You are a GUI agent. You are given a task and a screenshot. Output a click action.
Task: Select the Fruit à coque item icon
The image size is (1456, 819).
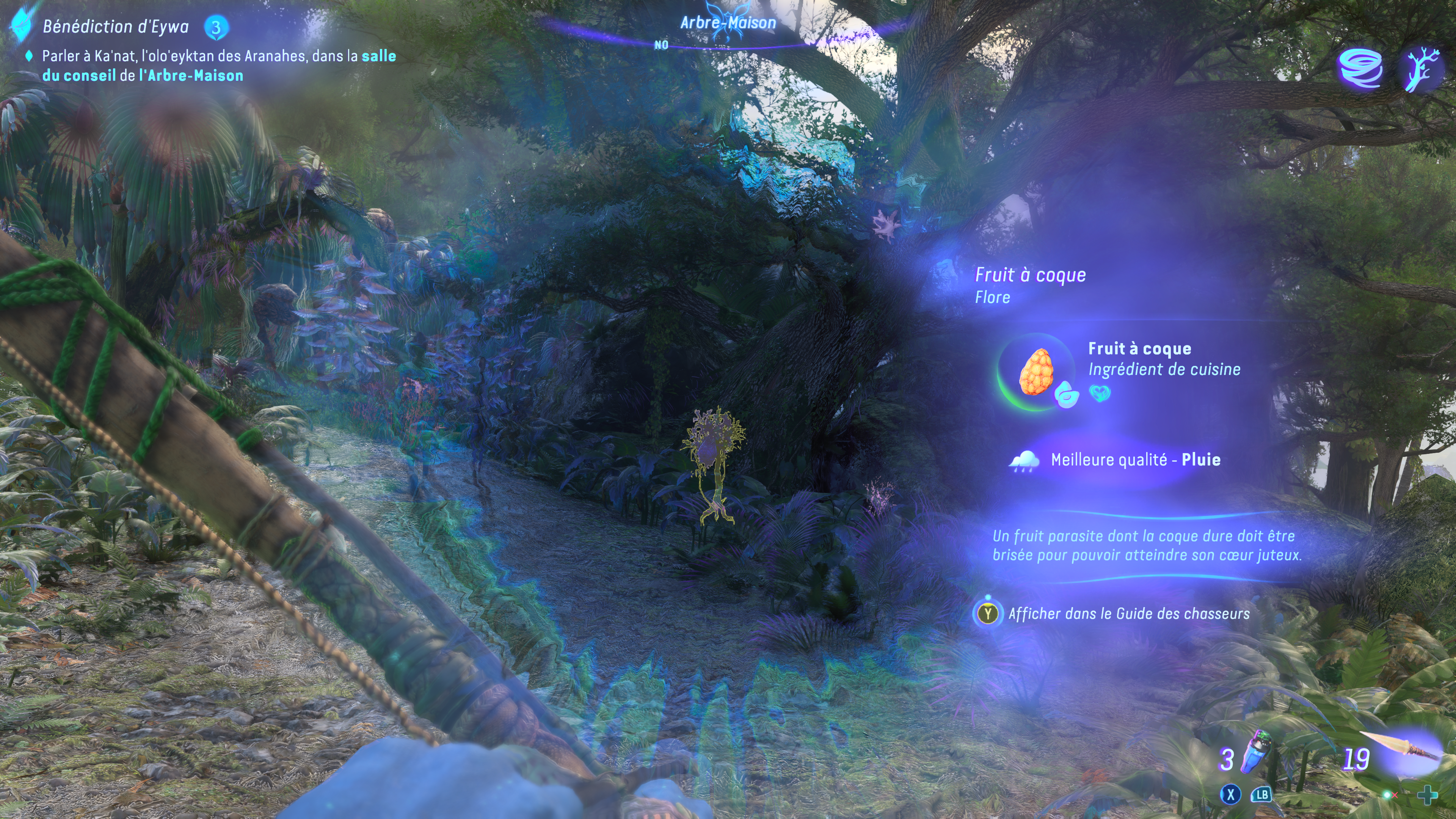tap(1036, 371)
